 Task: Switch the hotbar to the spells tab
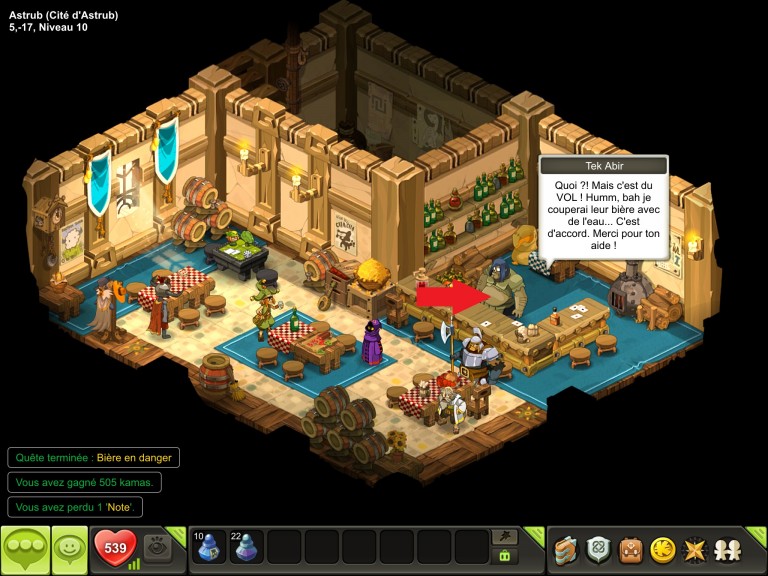click(x=505, y=536)
